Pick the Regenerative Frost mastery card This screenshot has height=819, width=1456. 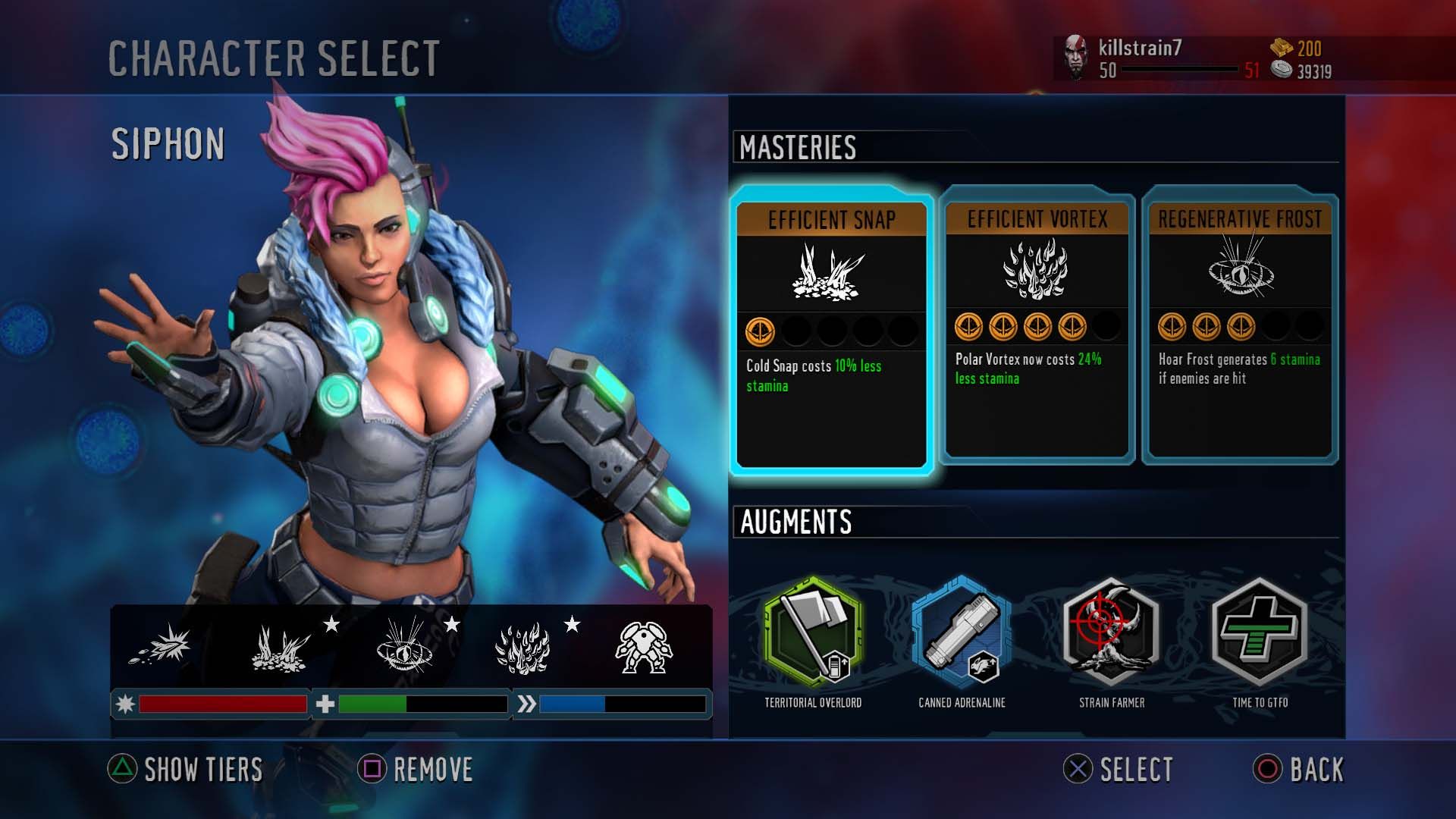tap(1240, 326)
